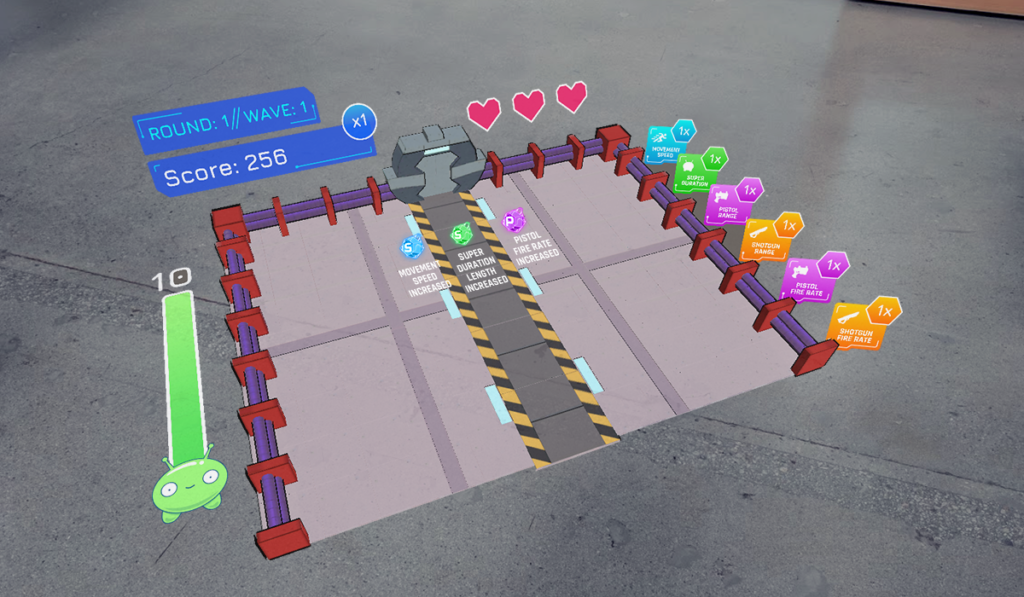Click the Movement Speed upgrade badge
The image size is (1024, 597).
[x=663, y=145]
